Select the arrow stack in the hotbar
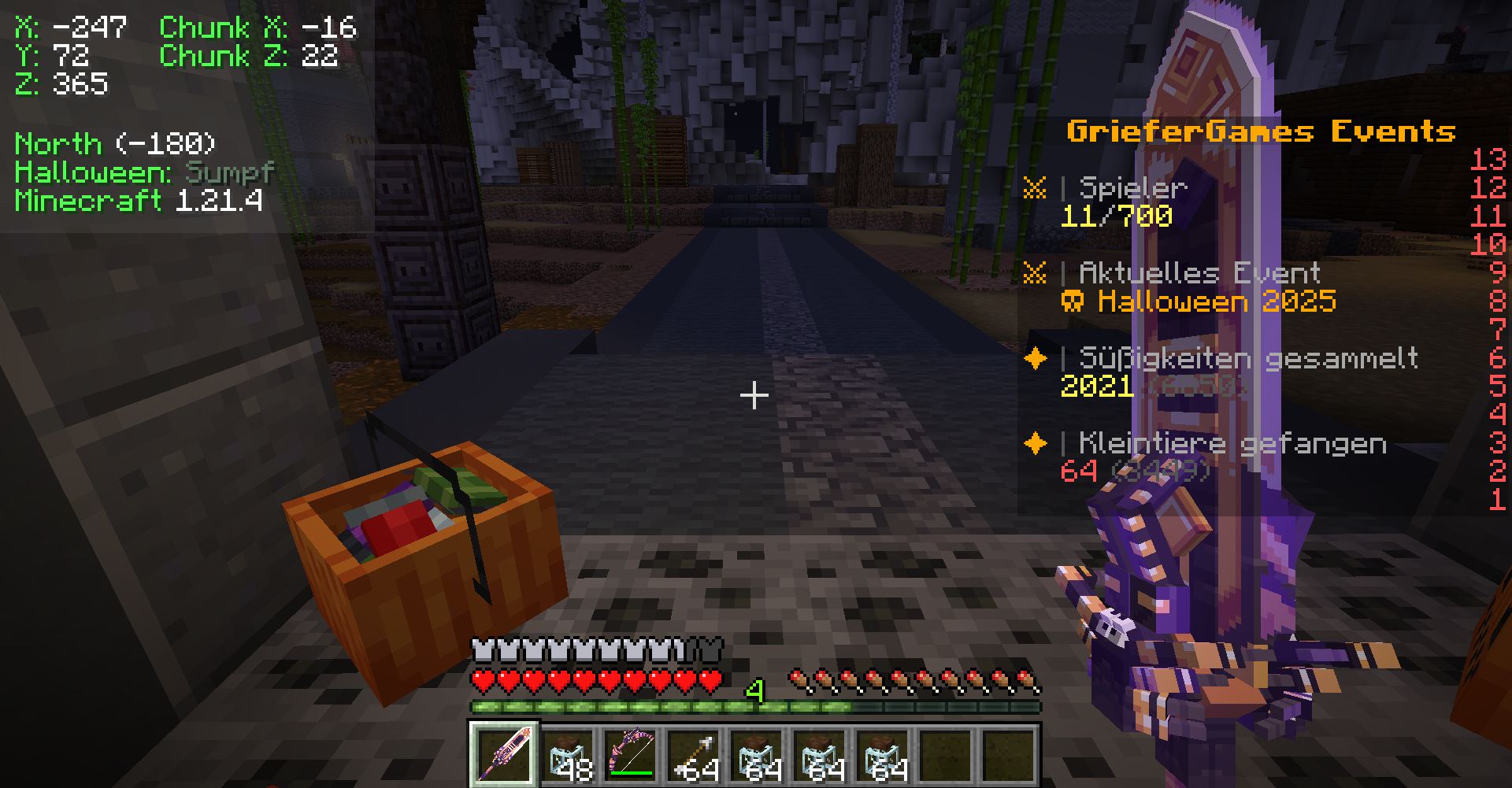Screen dimensions: 1512x788 [694, 753]
